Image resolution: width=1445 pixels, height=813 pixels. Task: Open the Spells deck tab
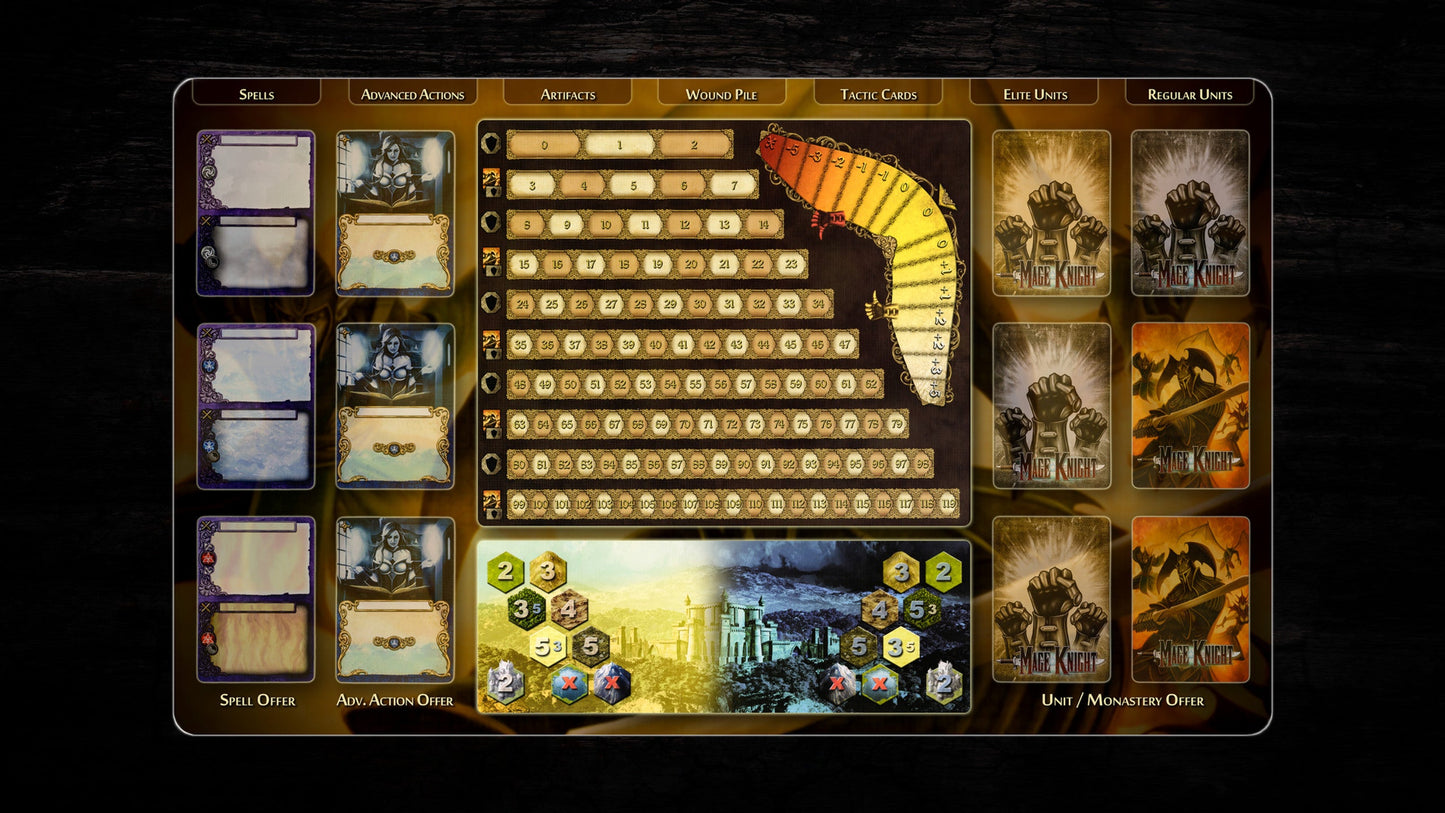pyautogui.click(x=256, y=94)
